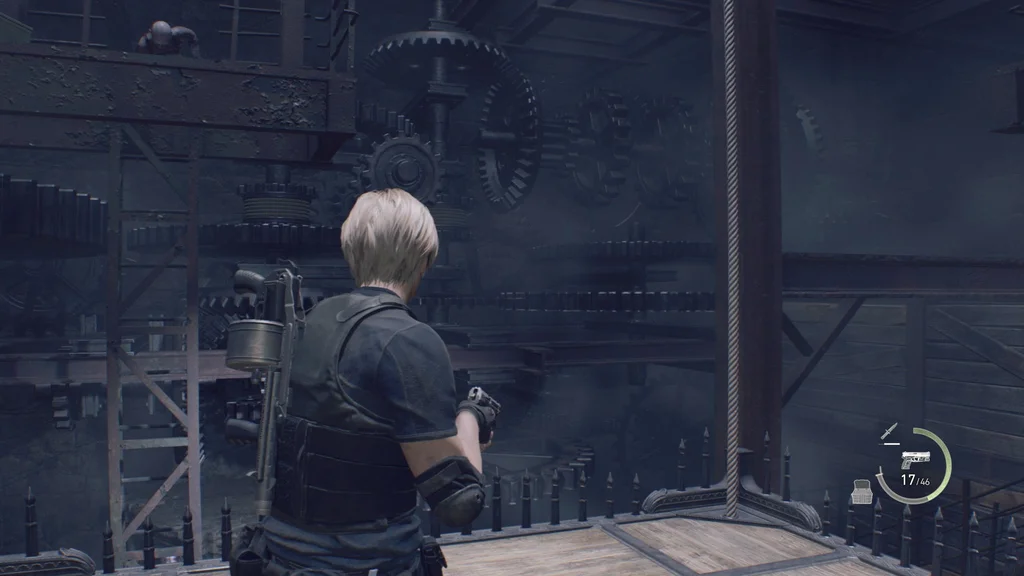Select the equipped handgun icon

(914, 459)
